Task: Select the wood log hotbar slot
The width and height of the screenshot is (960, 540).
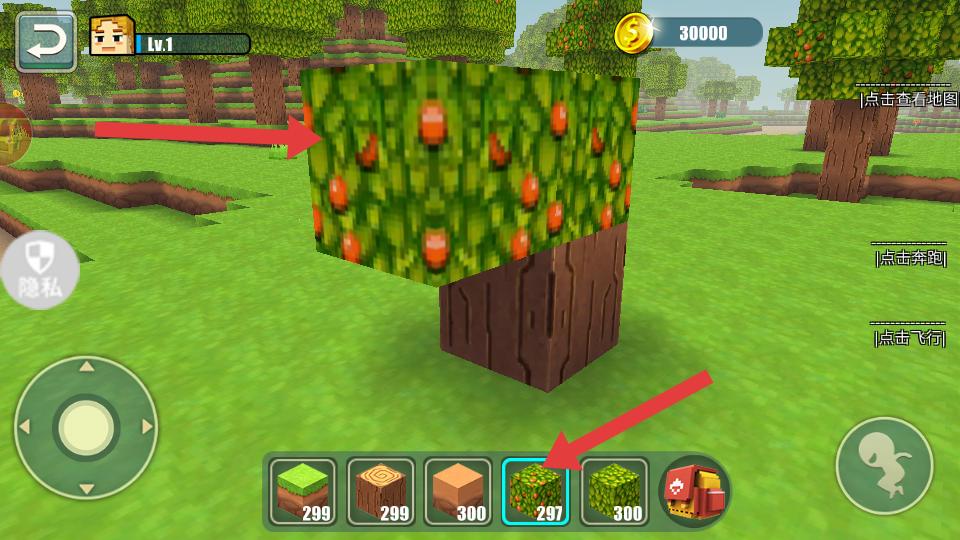Action: (381, 491)
